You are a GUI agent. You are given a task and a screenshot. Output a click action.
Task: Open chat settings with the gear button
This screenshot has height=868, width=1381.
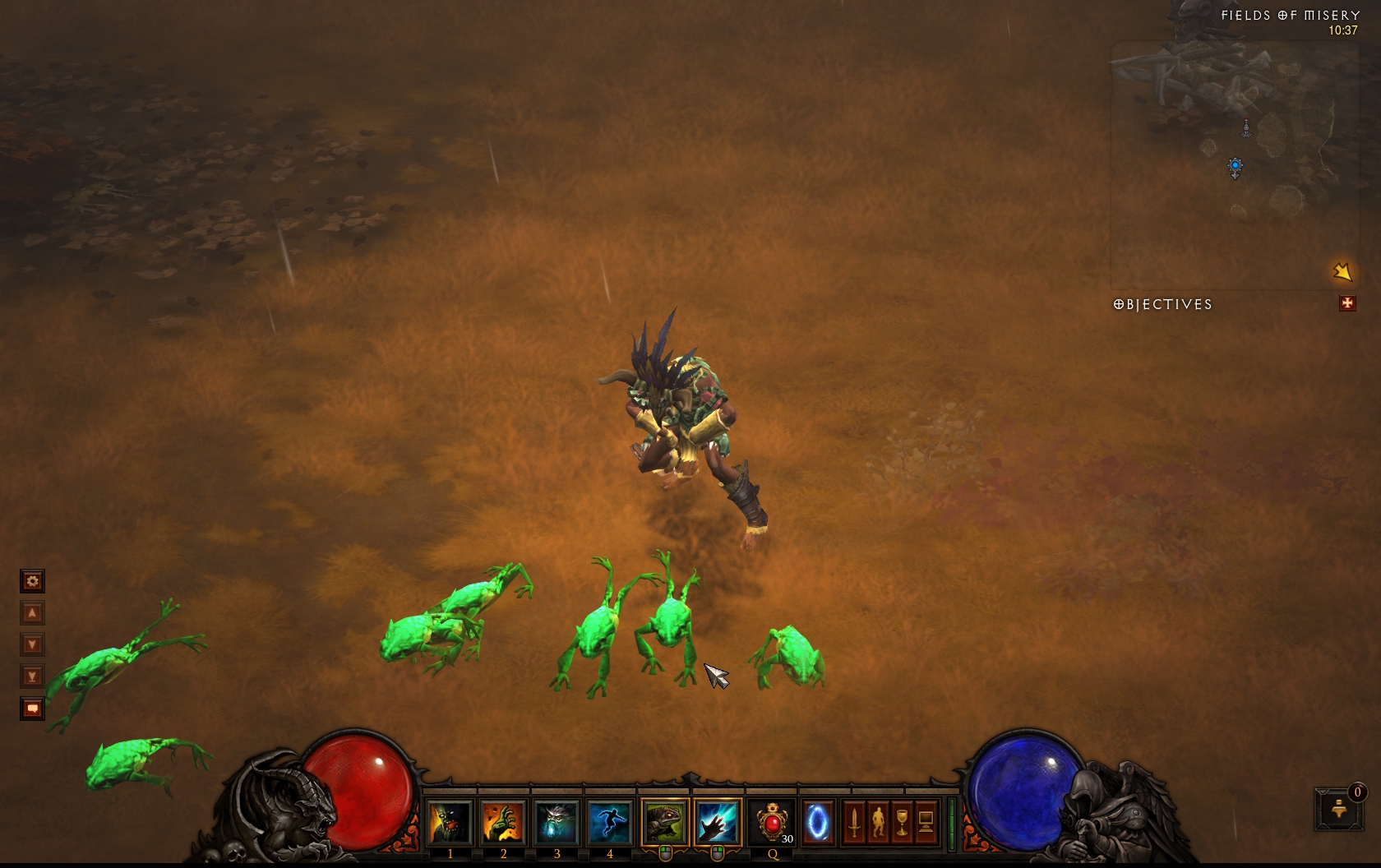pyautogui.click(x=32, y=581)
